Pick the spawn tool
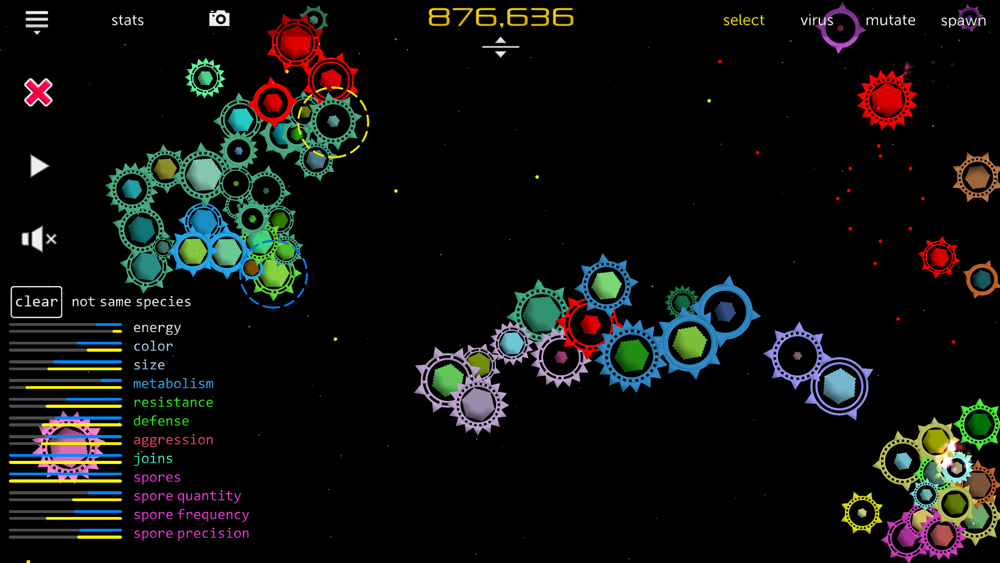This screenshot has height=563, width=1000. point(963,20)
